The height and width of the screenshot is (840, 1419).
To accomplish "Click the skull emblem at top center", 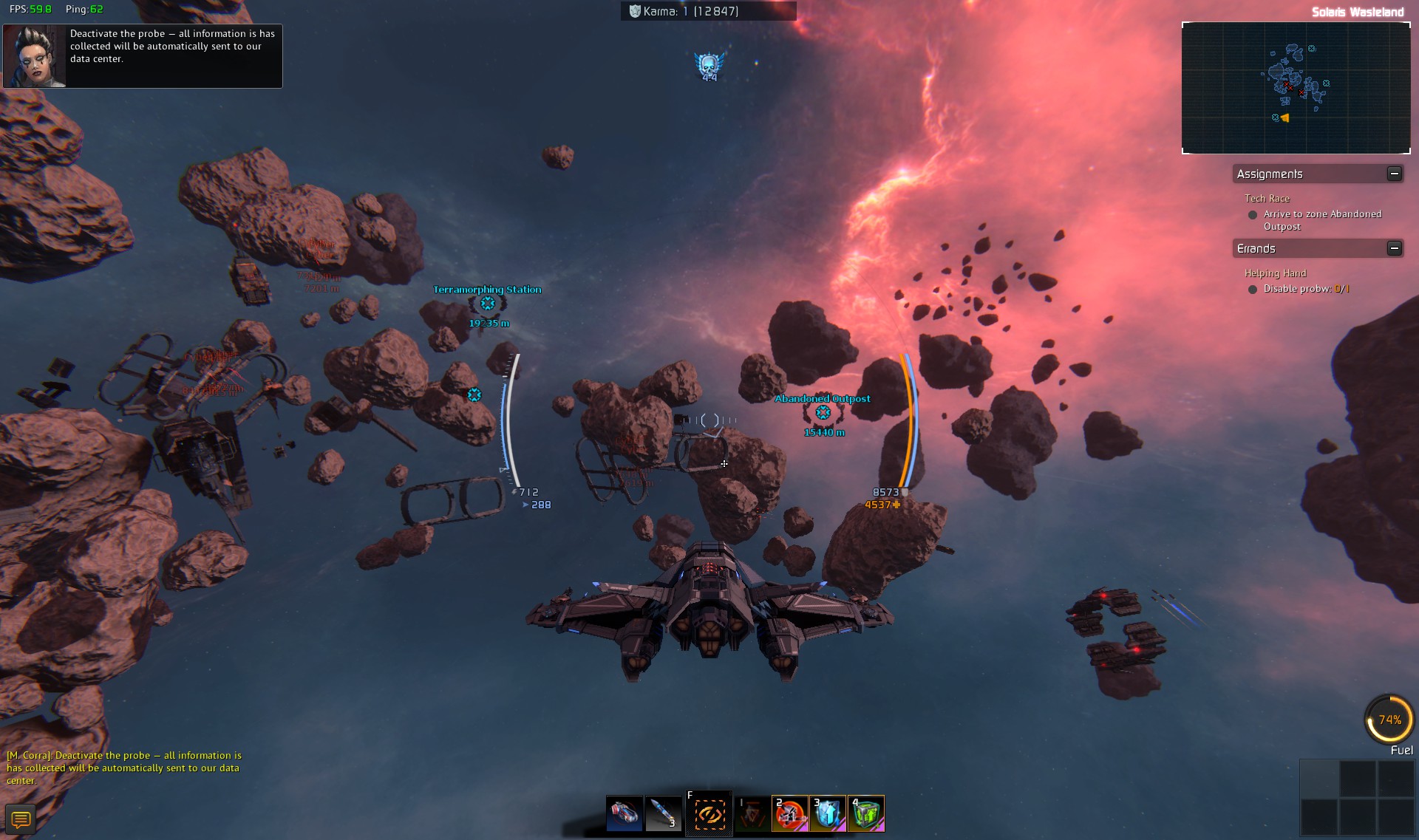I will pos(709,66).
